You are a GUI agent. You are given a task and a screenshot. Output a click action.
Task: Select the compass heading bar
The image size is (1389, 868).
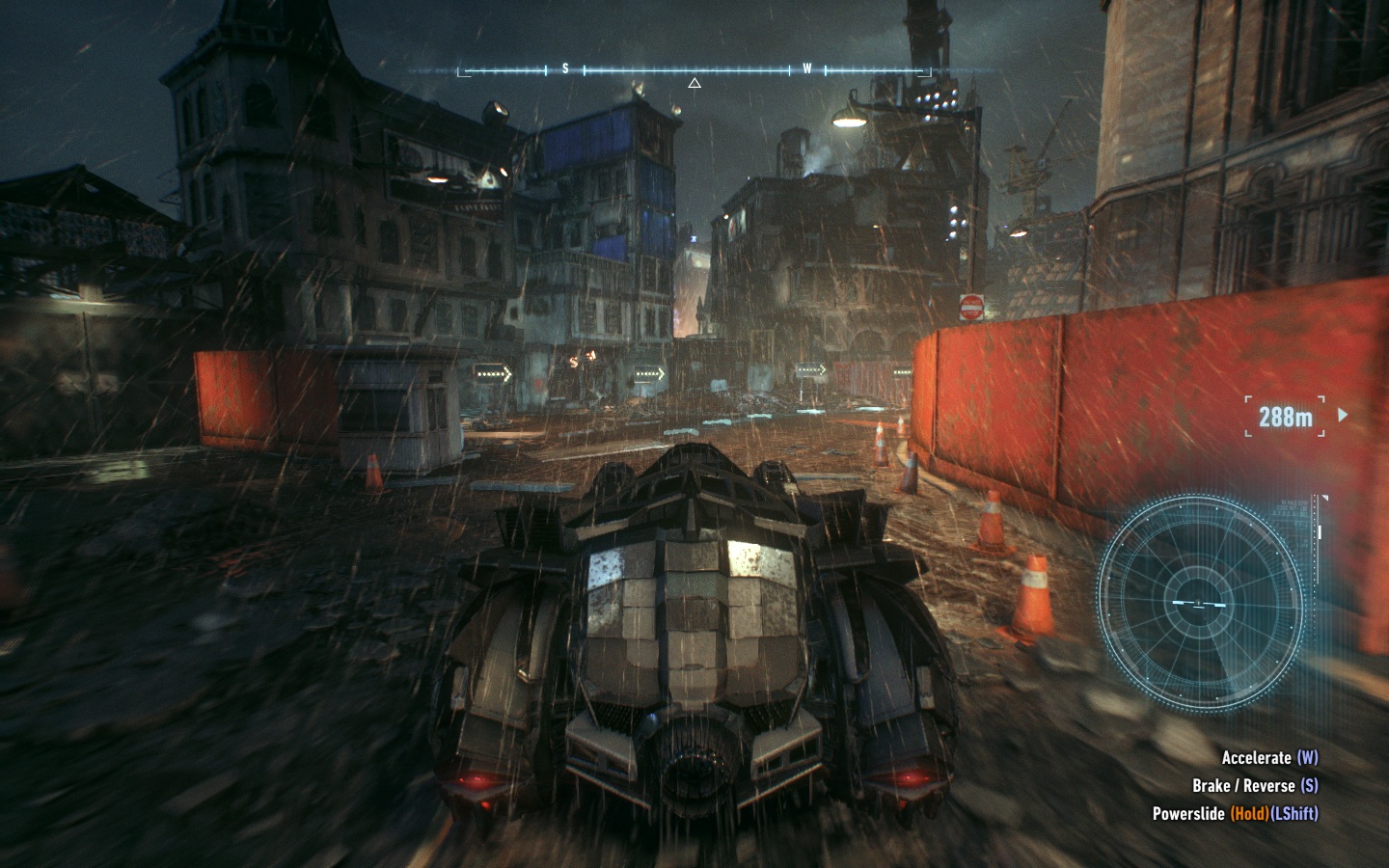tap(694, 70)
